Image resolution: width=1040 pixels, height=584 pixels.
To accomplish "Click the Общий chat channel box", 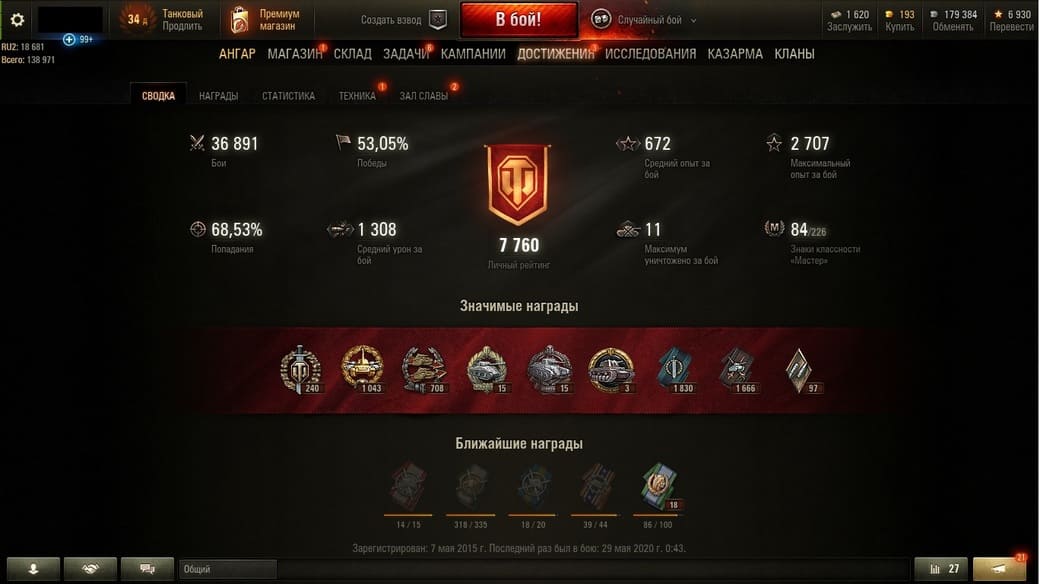I will 228,569.
